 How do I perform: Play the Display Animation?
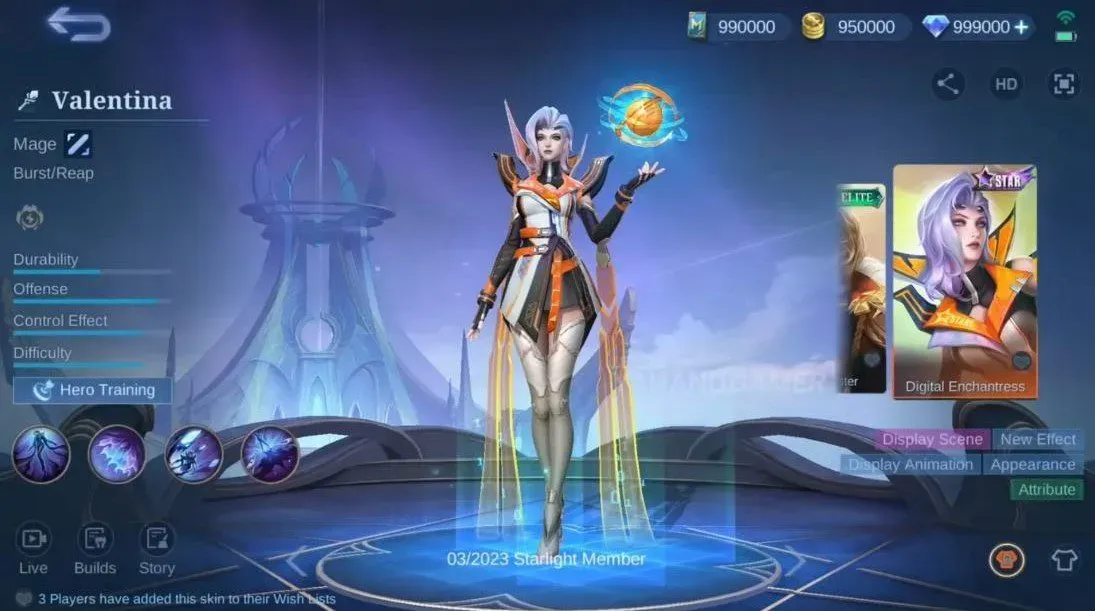(910, 464)
